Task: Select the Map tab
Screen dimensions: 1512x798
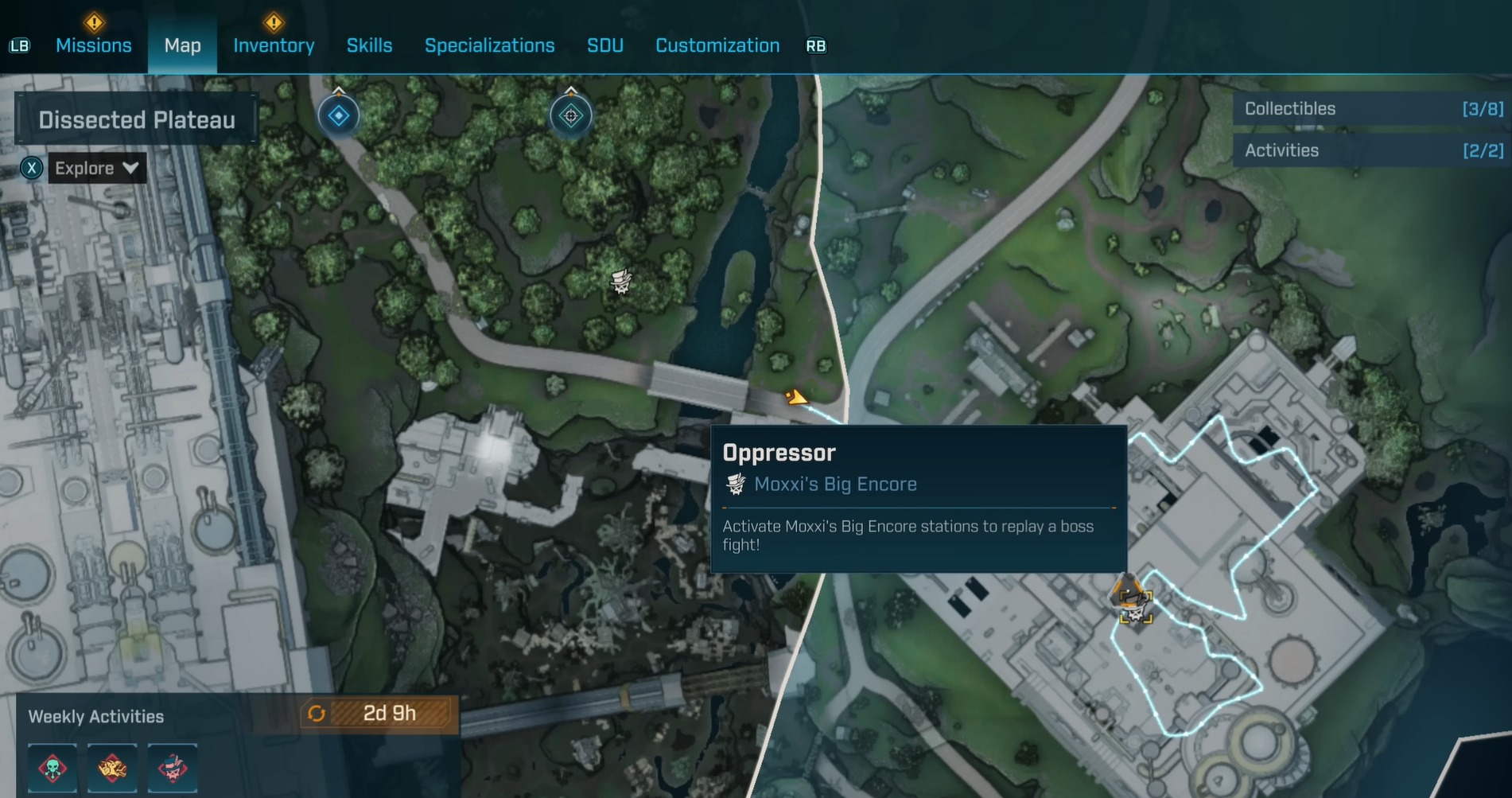Action: point(182,45)
